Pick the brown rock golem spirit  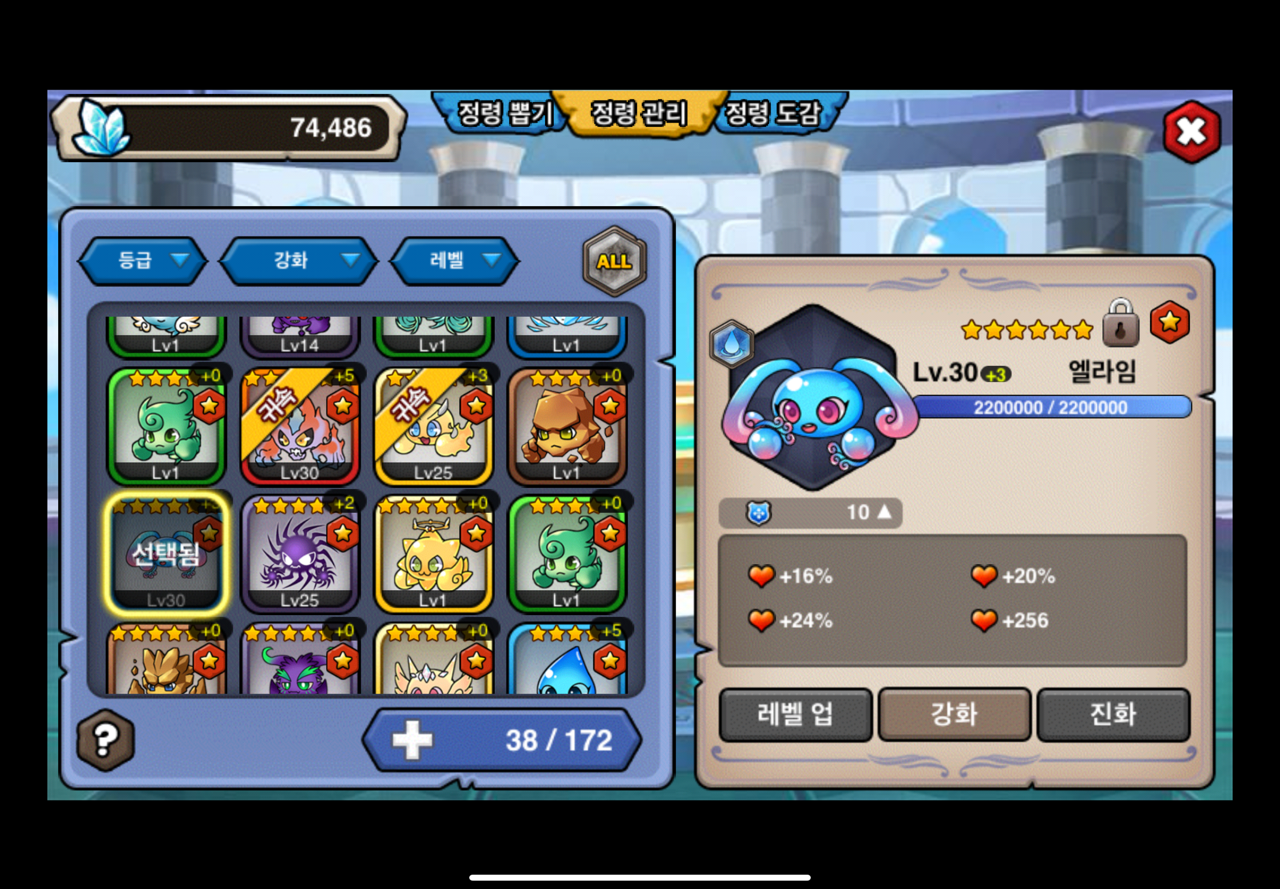pyautogui.click(x=567, y=427)
